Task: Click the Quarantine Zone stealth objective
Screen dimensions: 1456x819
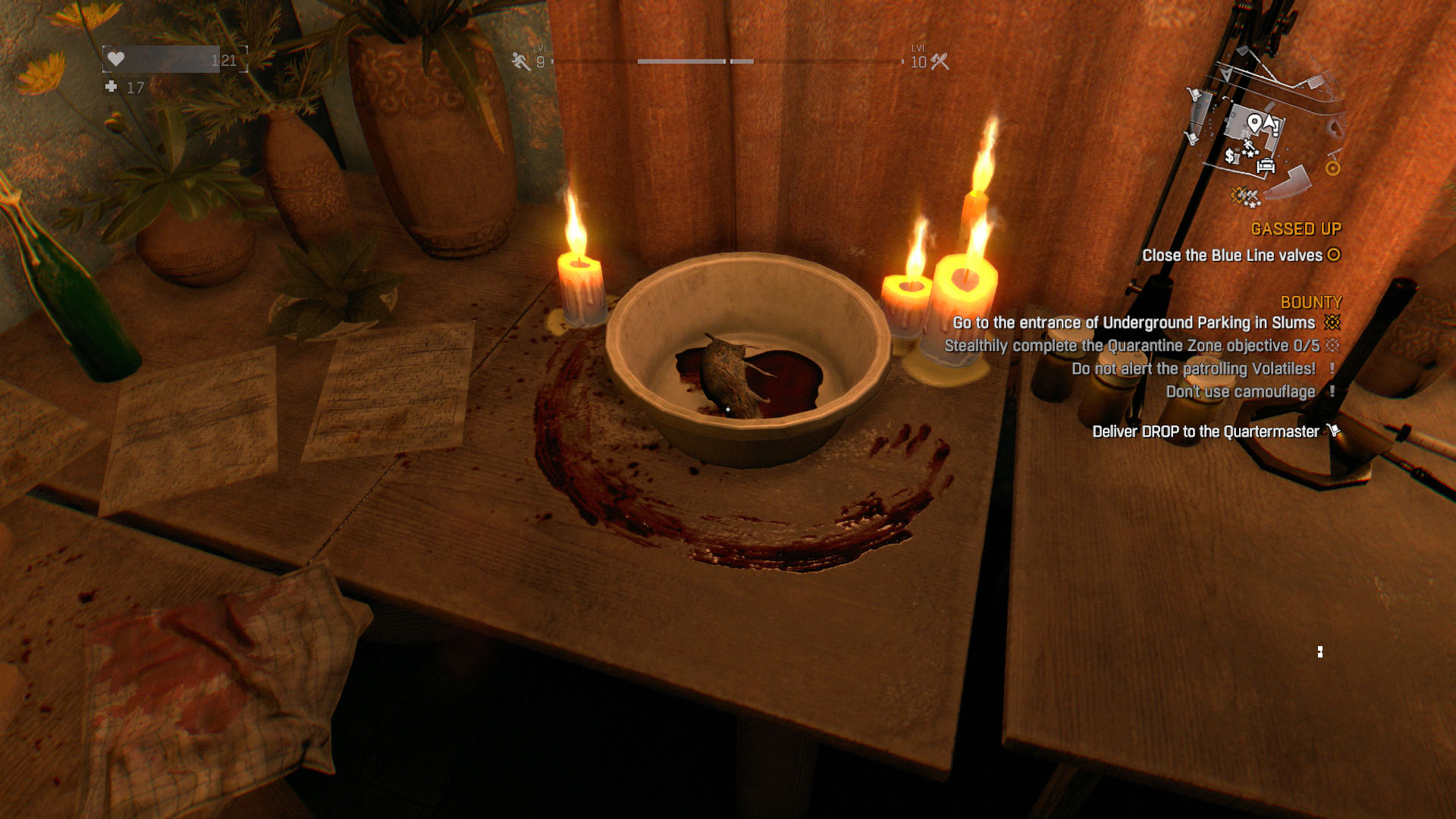Action: point(1131,346)
